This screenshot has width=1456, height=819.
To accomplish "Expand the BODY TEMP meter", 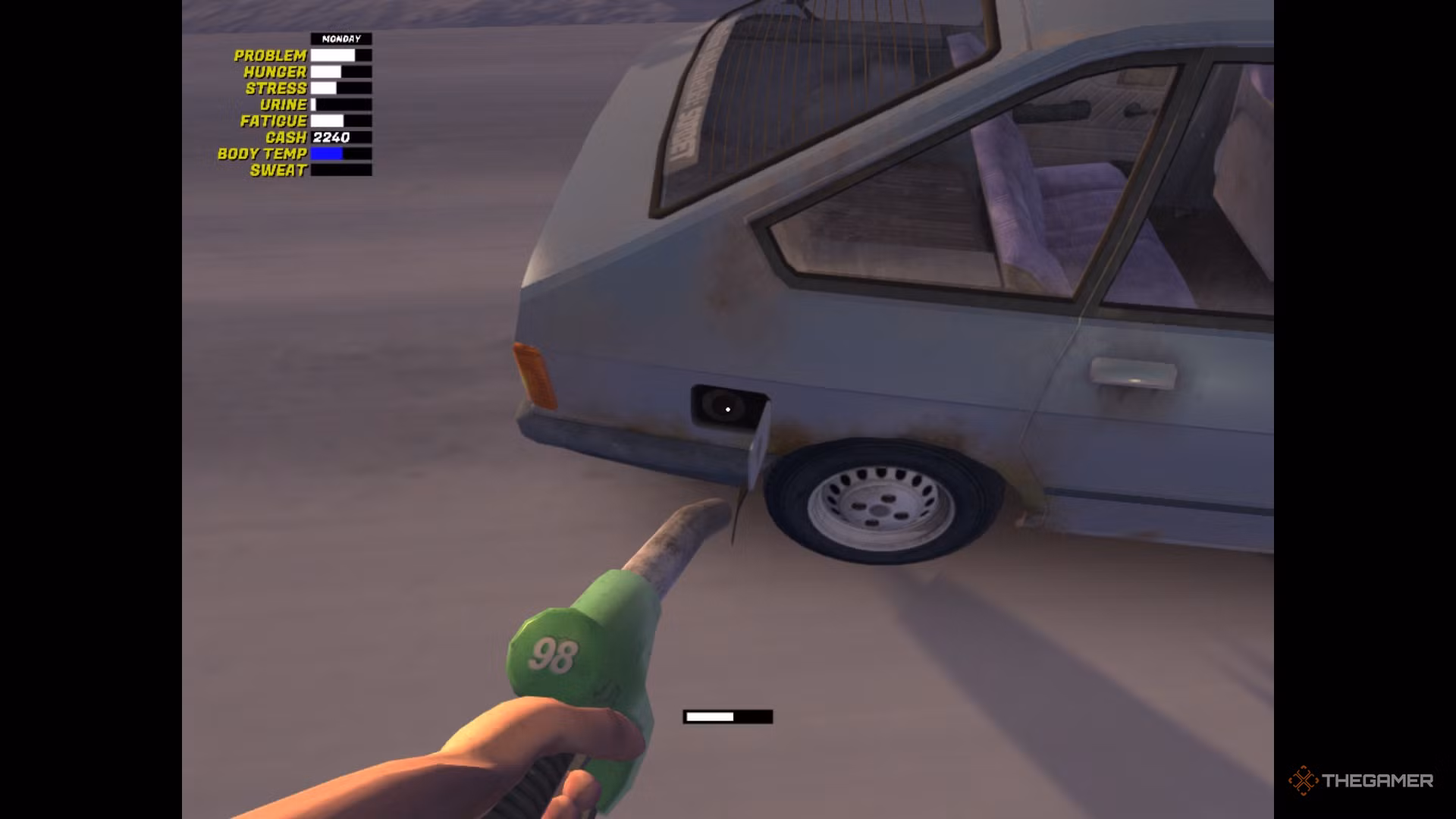I will tap(340, 153).
